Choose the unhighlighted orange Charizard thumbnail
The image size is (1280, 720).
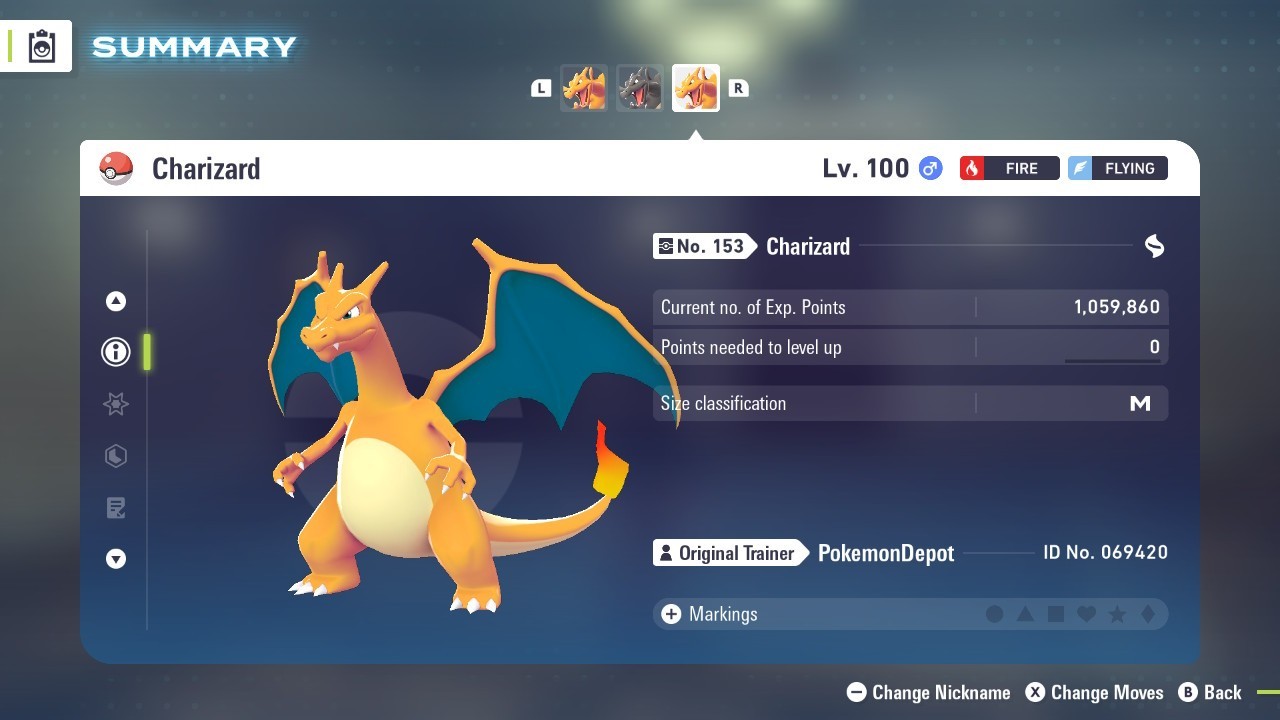(583, 88)
